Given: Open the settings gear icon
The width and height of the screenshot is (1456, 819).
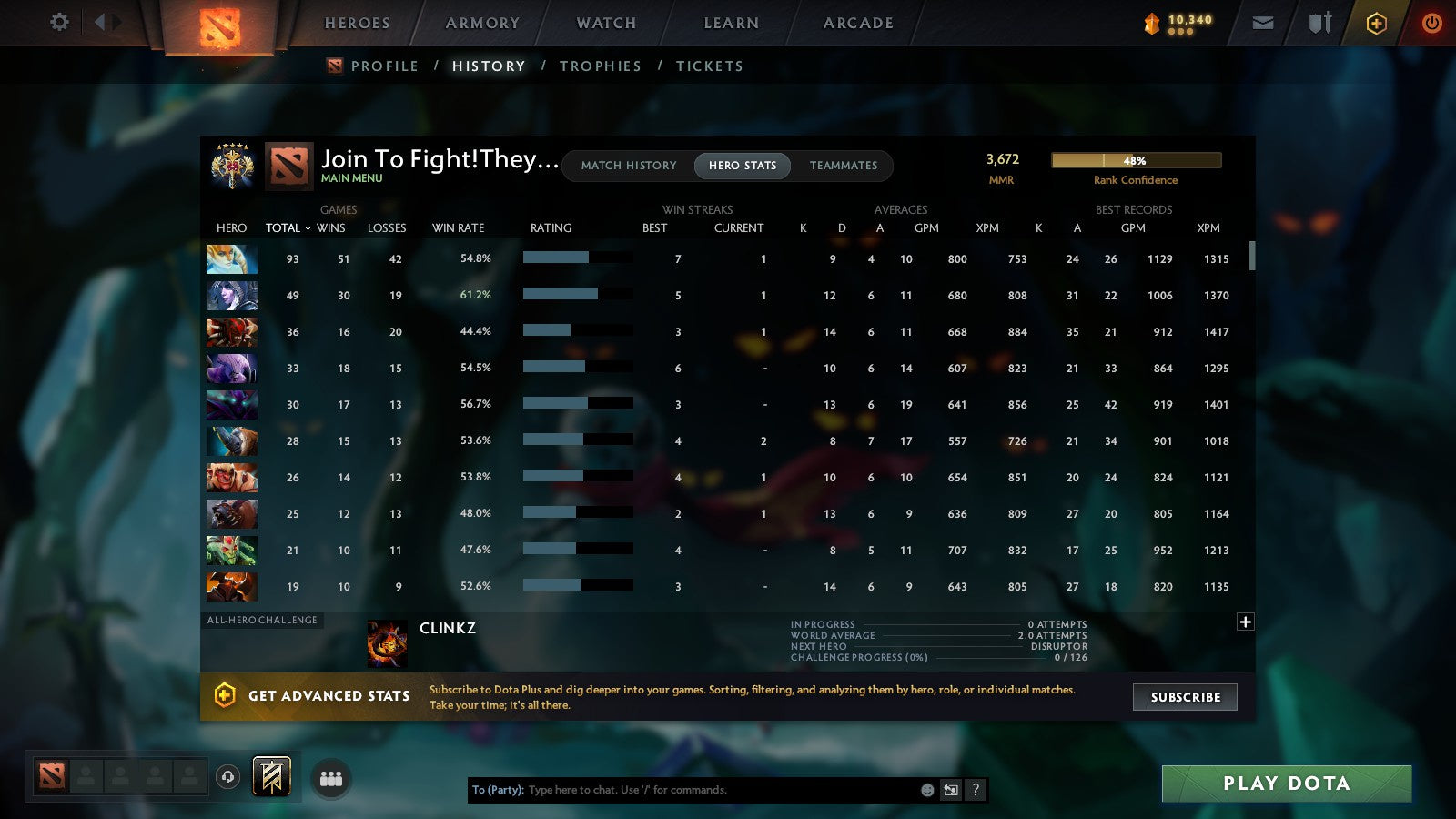Looking at the screenshot, I should click(x=59, y=23).
